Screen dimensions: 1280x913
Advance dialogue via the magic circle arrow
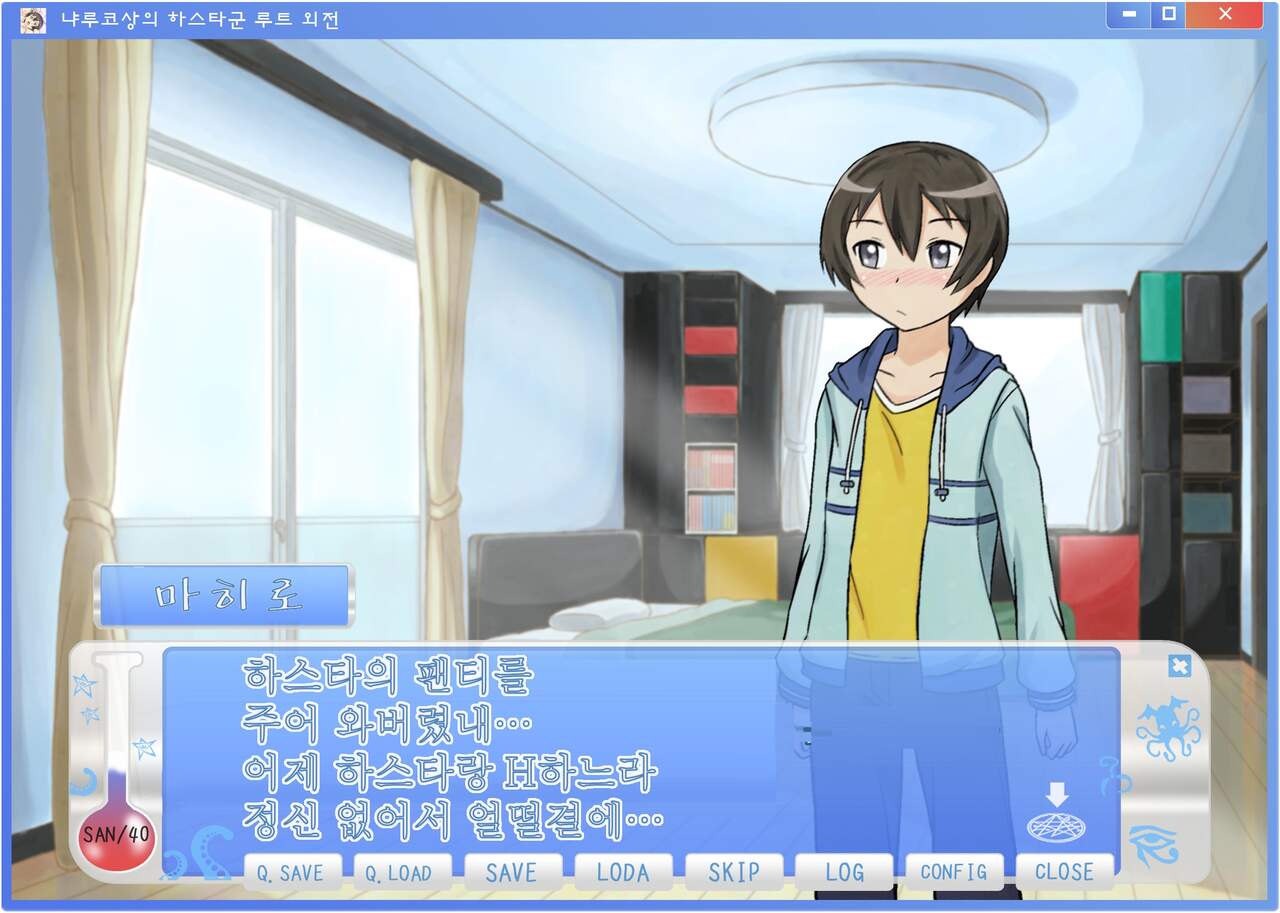coord(1056,817)
